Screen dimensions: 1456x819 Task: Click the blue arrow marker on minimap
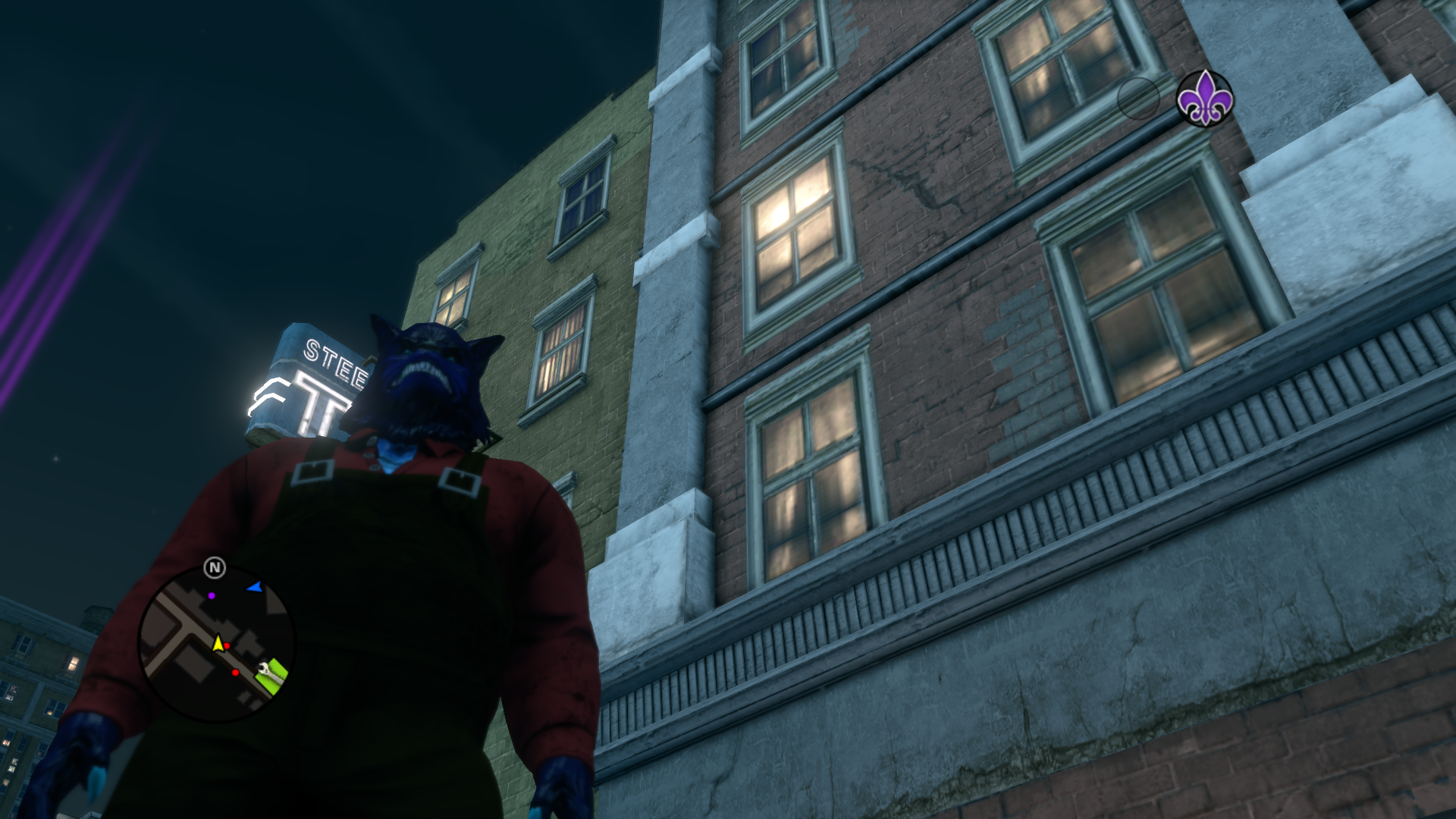pyautogui.click(x=255, y=587)
